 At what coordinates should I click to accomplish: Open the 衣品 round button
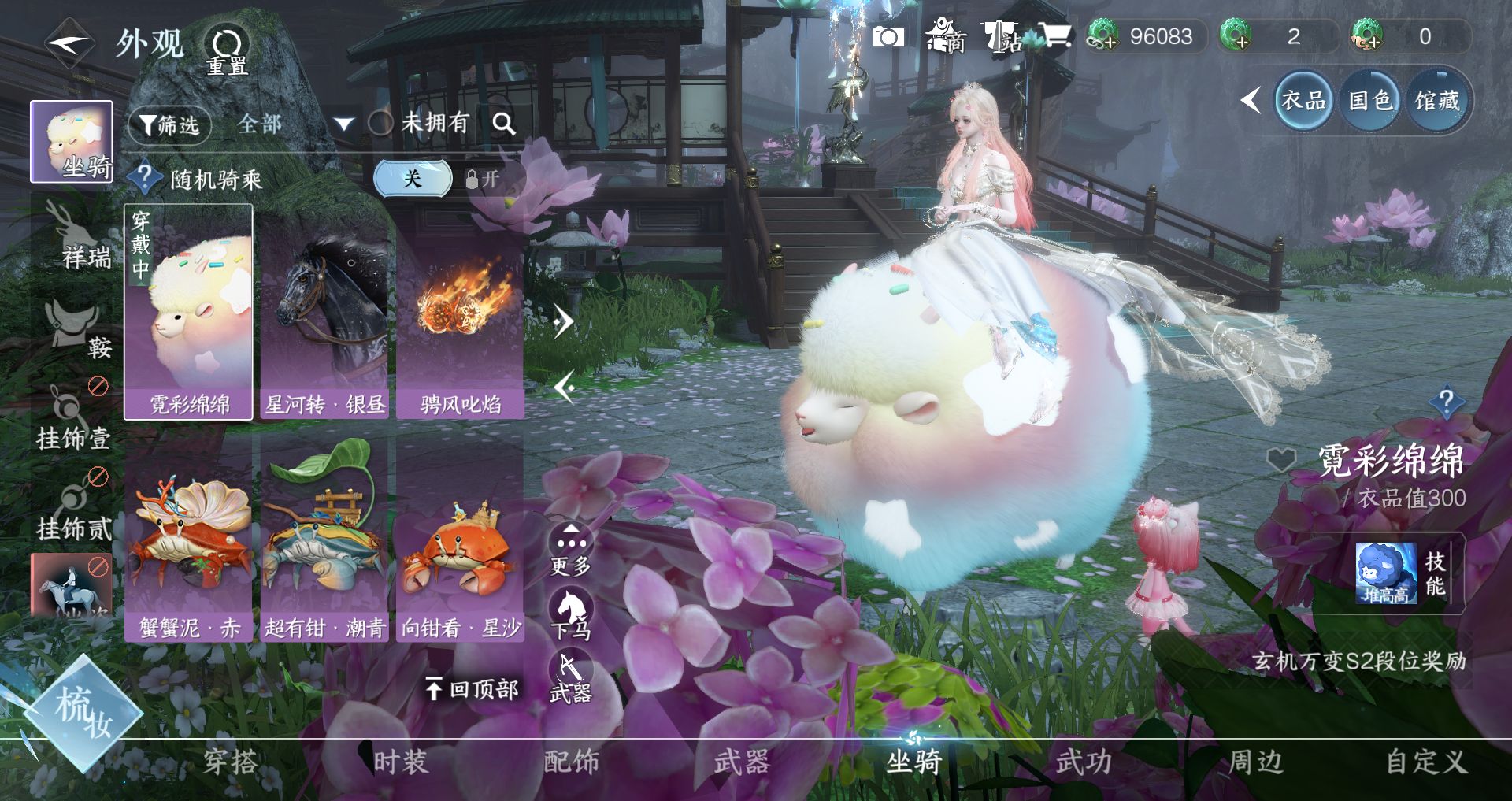point(1303,101)
